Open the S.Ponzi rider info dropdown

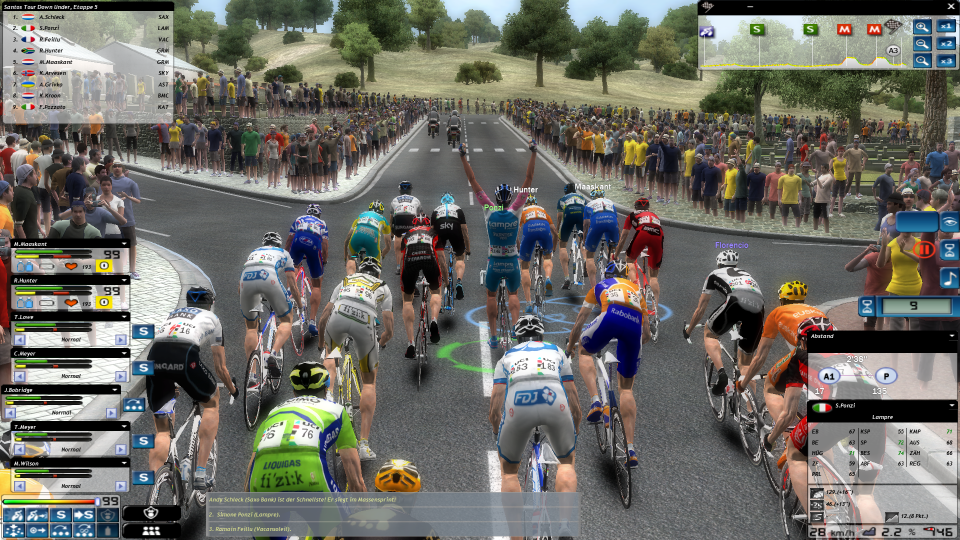click(951, 405)
